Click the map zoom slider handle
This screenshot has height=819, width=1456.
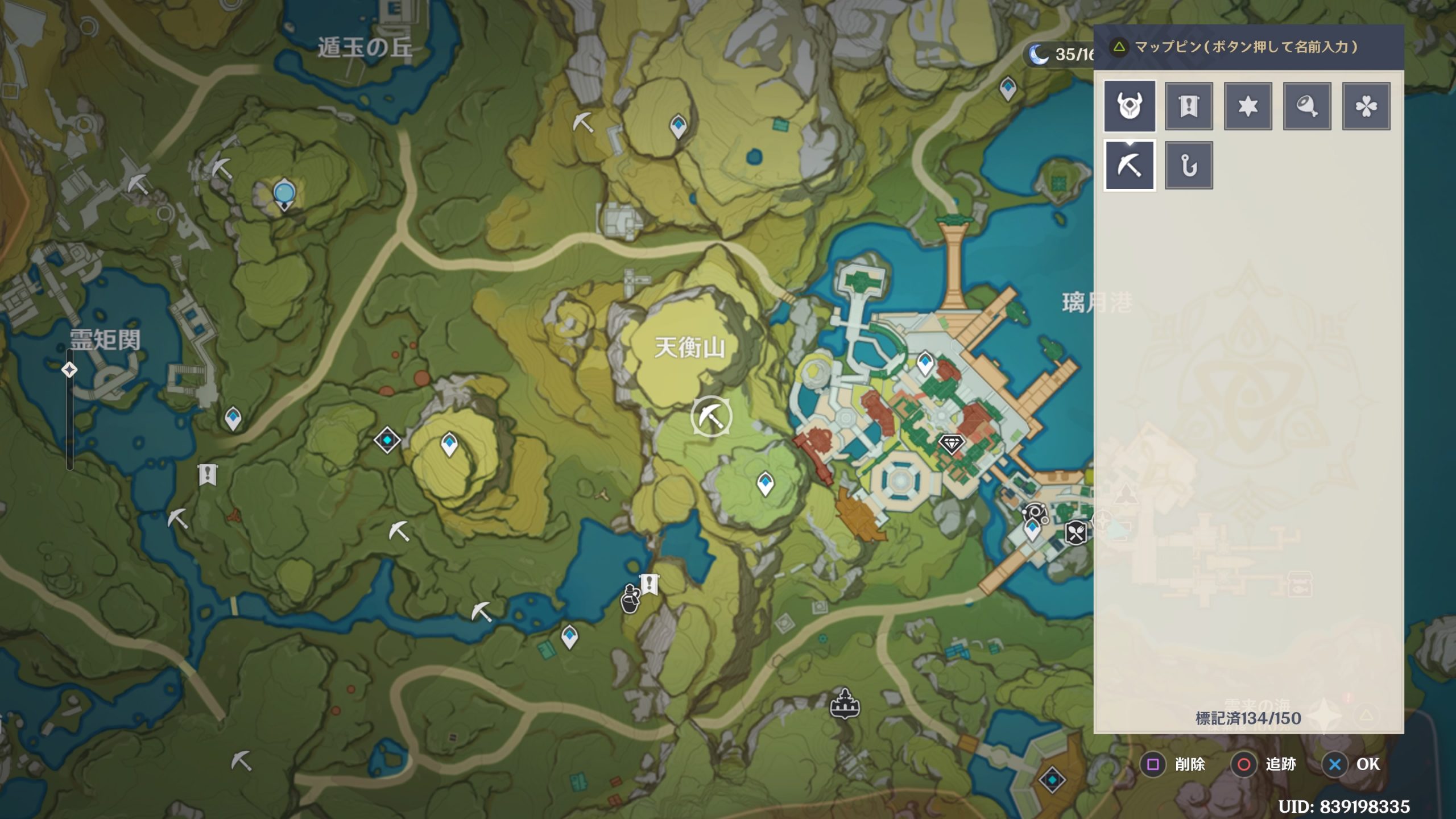tap(69, 370)
